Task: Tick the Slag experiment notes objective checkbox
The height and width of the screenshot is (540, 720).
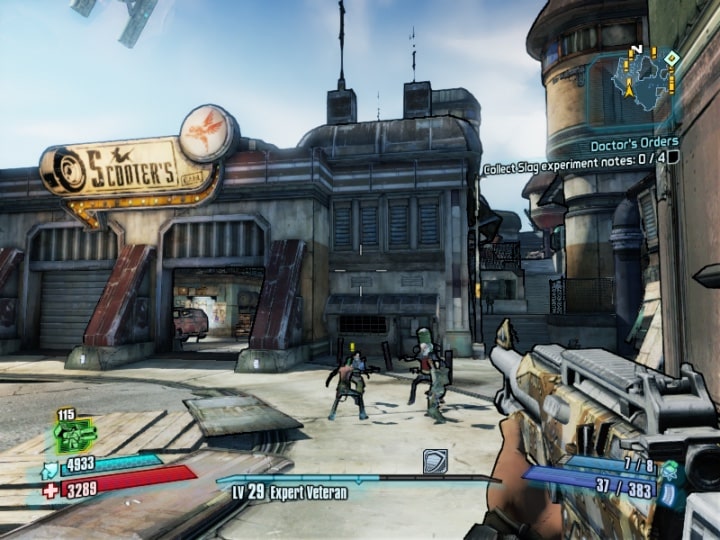Action: [673, 157]
